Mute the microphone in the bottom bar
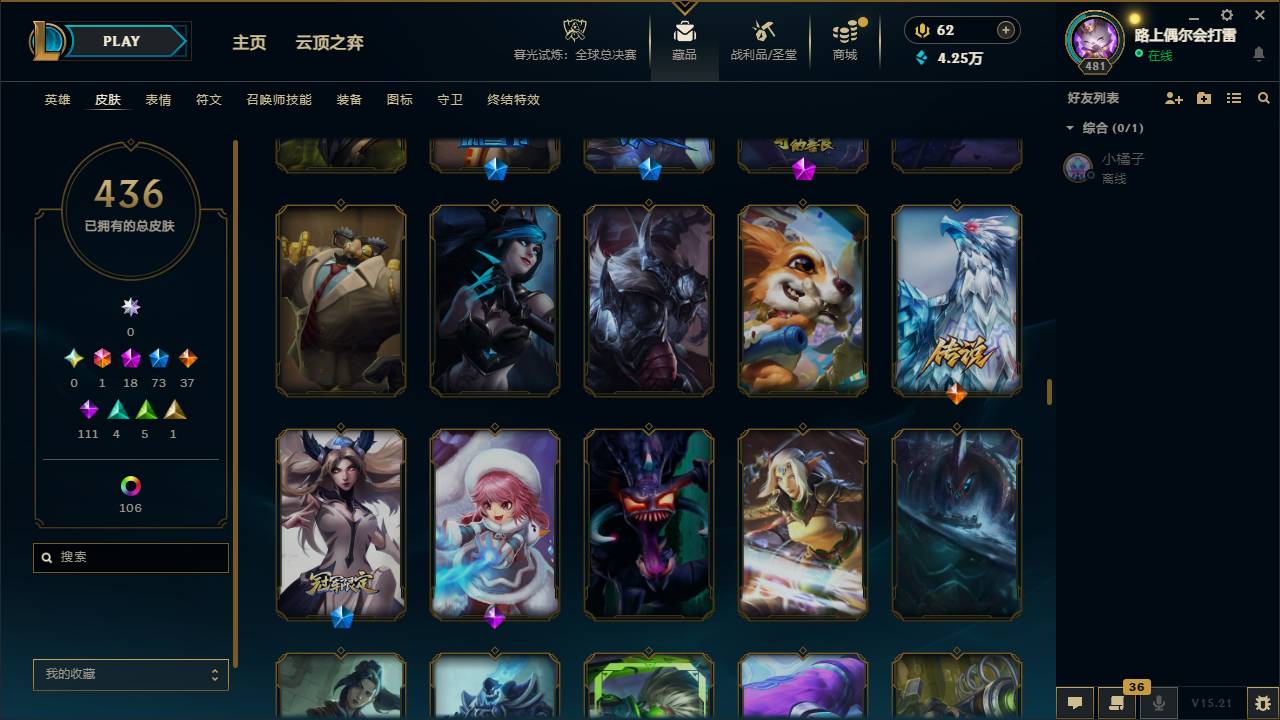Viewport: 1280px width, 720px height. pos(1160,704)
